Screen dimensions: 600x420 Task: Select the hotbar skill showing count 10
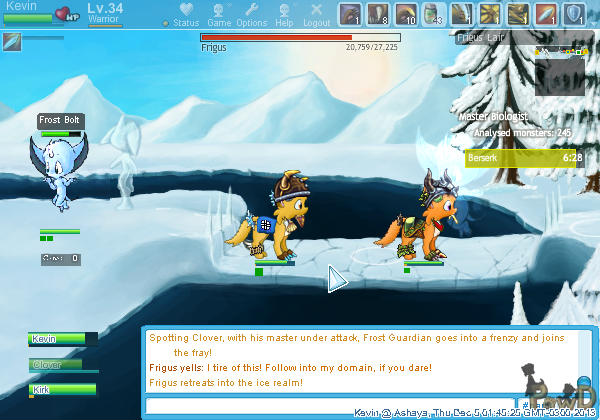point(406,14)
